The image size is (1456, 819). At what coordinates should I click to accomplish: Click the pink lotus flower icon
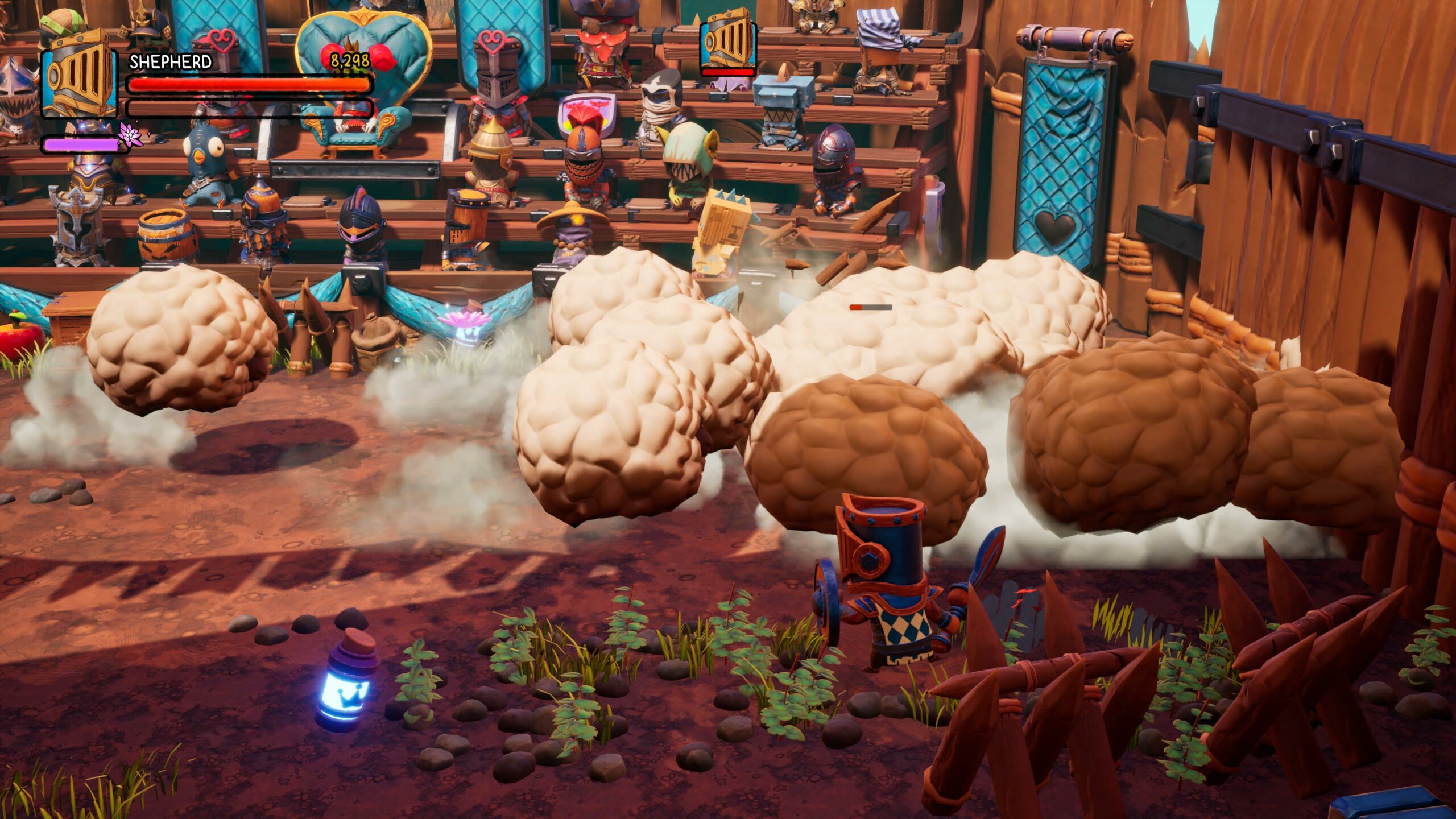point(130,135)
